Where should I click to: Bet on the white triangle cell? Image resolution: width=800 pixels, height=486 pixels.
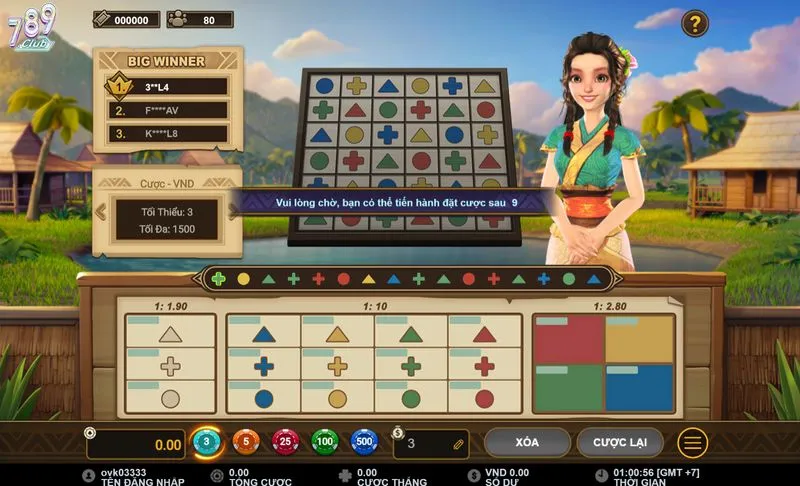coord(171,334)
